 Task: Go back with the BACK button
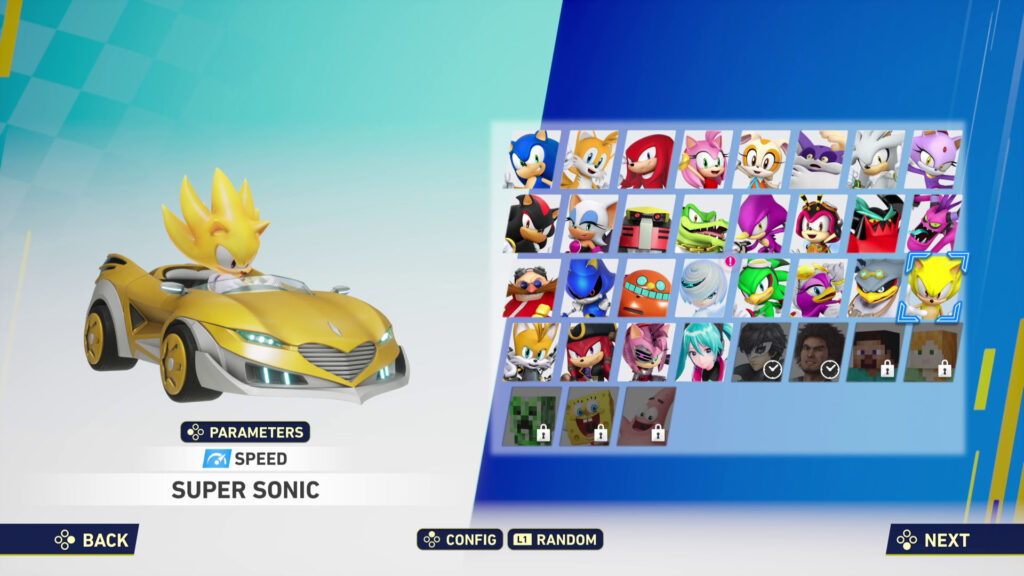click(x=92, y=540)
